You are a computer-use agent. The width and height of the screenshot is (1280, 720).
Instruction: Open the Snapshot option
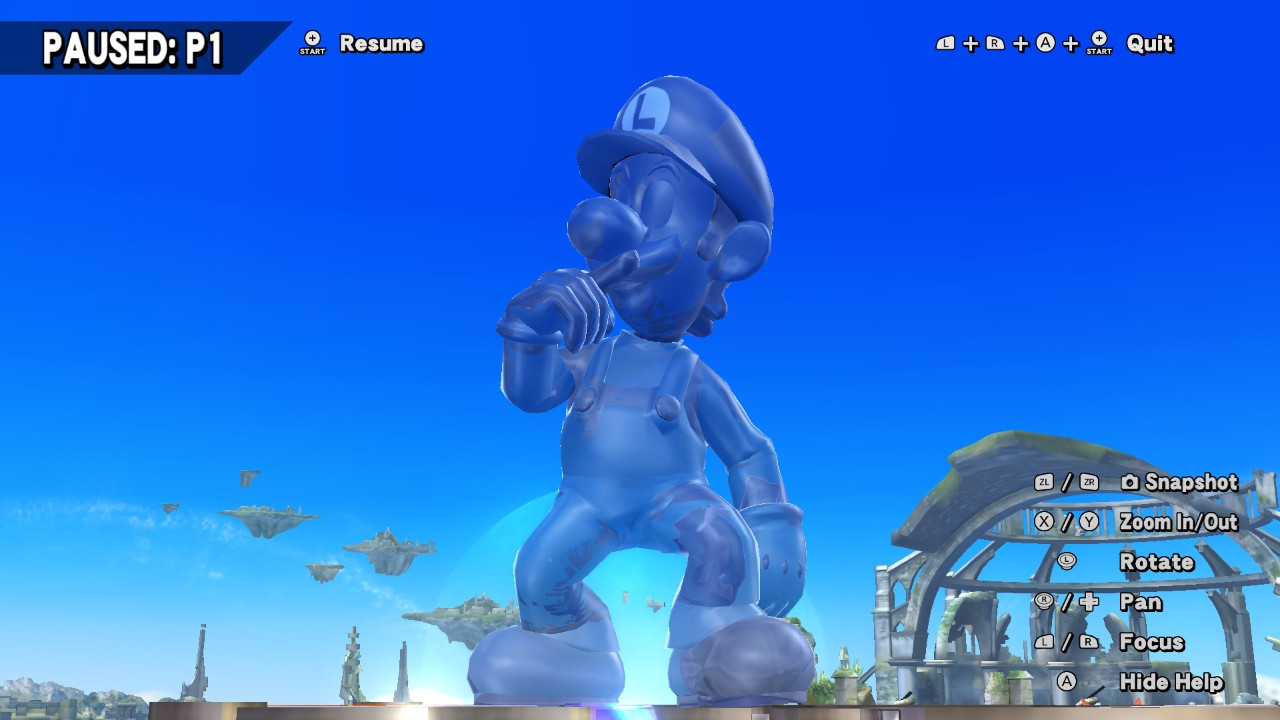pos(1192,483)
